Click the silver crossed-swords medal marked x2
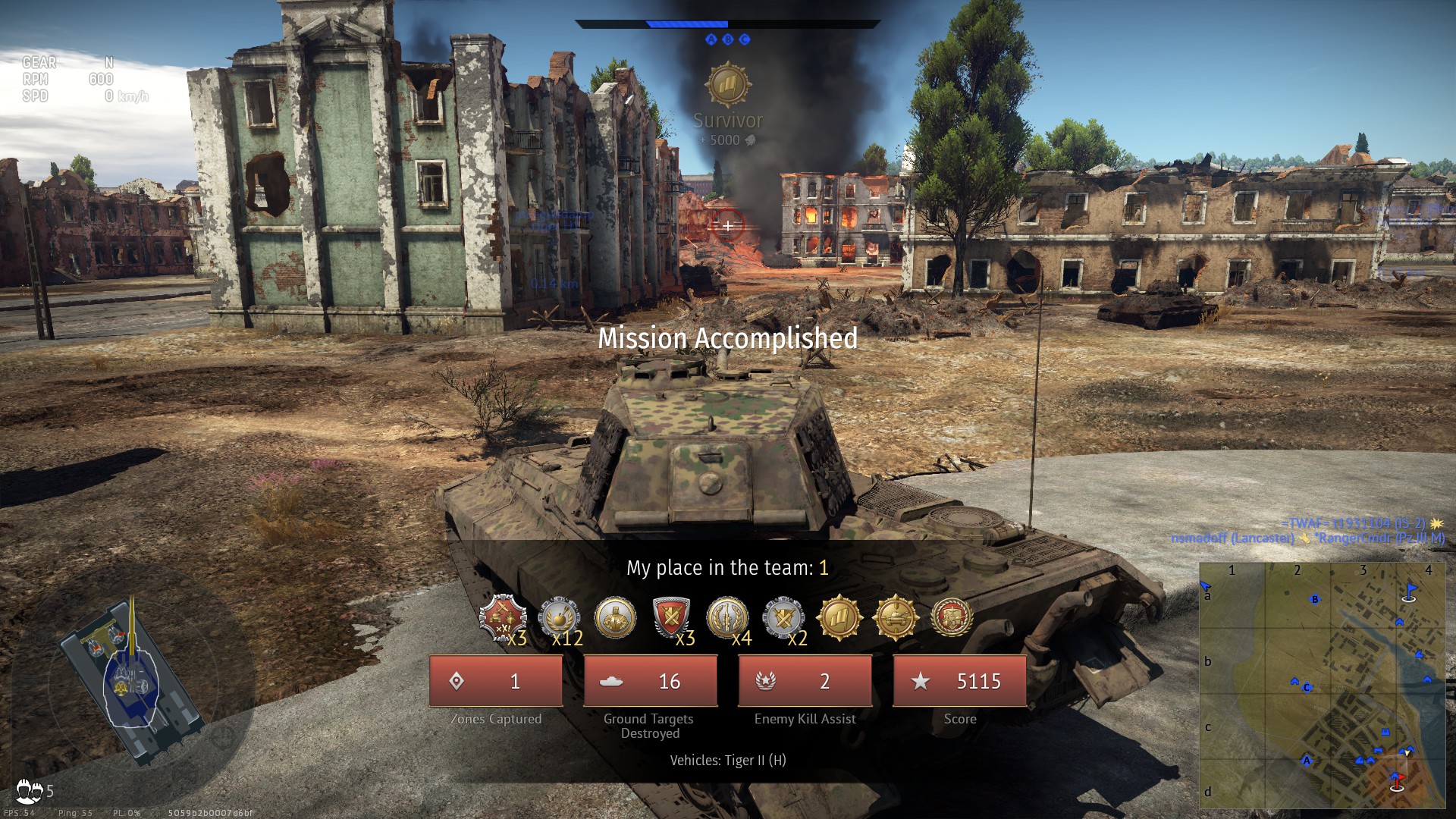This screenshot has width=1456, height=819. [x=783, y=618]
